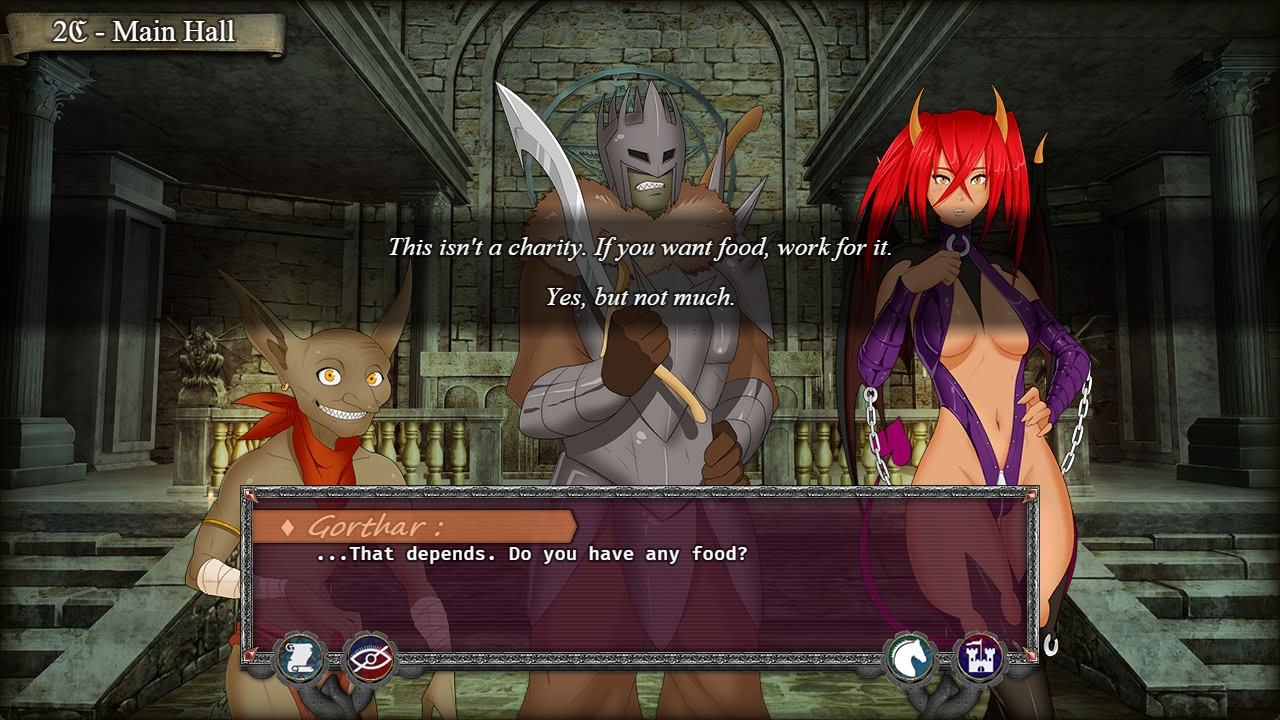Click the decorative frame of the dialogue window
The width and height of the screenshot is (1280, 720).
point(640,492)
